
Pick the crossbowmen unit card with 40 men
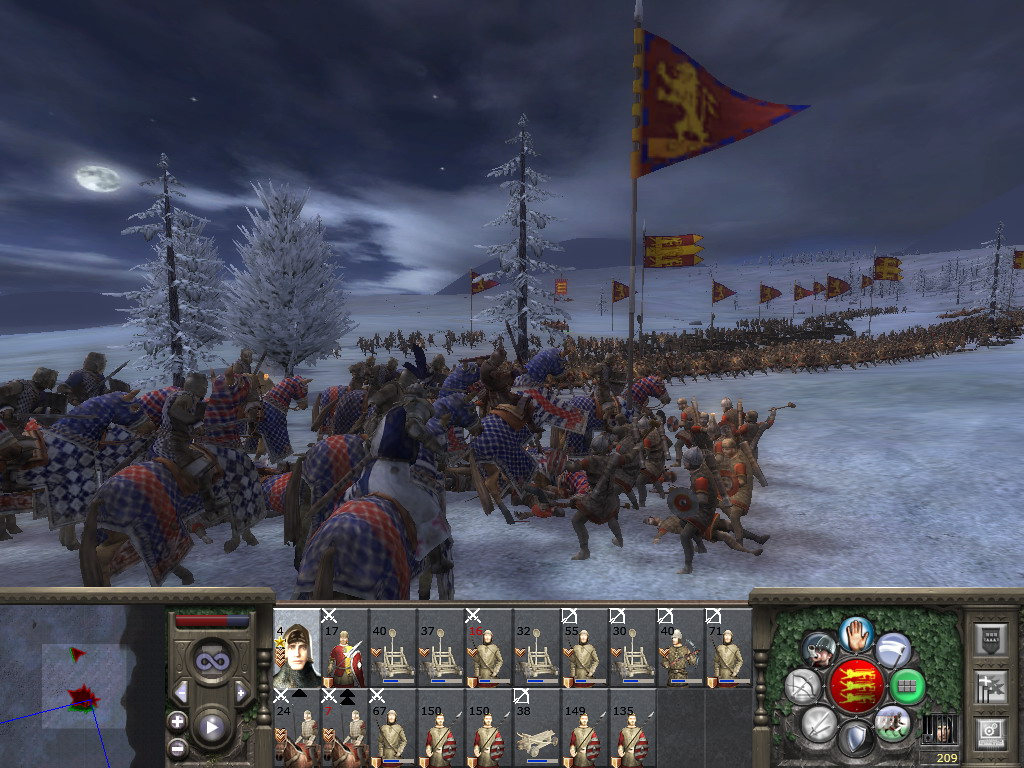[680, 648]
